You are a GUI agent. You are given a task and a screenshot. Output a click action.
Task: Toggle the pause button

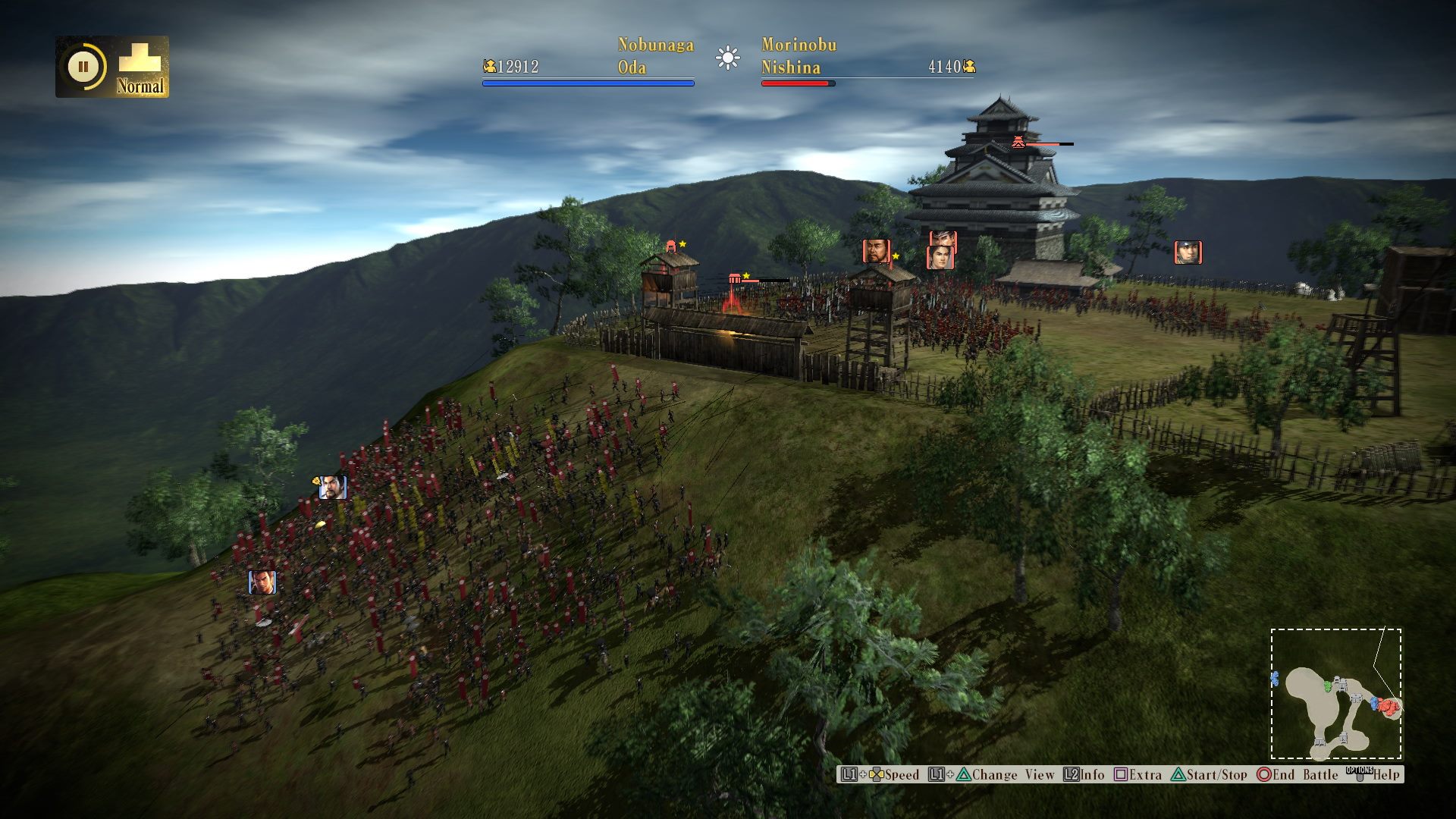coord(83,67)
